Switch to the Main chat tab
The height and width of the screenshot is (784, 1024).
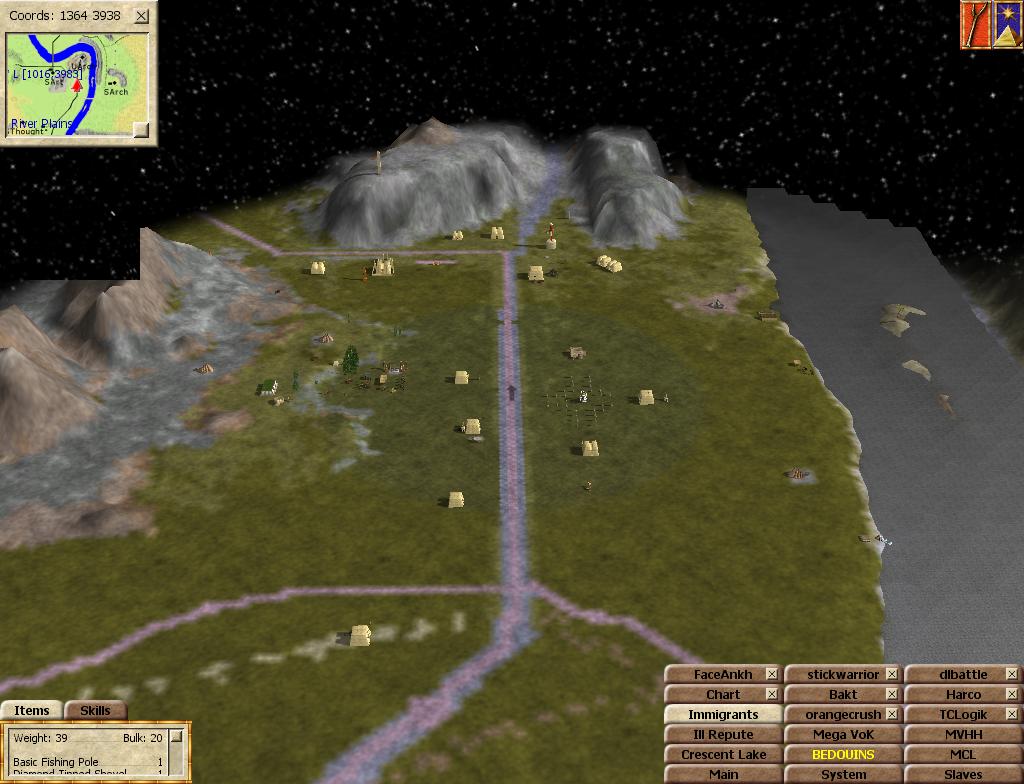pos(723,774)
